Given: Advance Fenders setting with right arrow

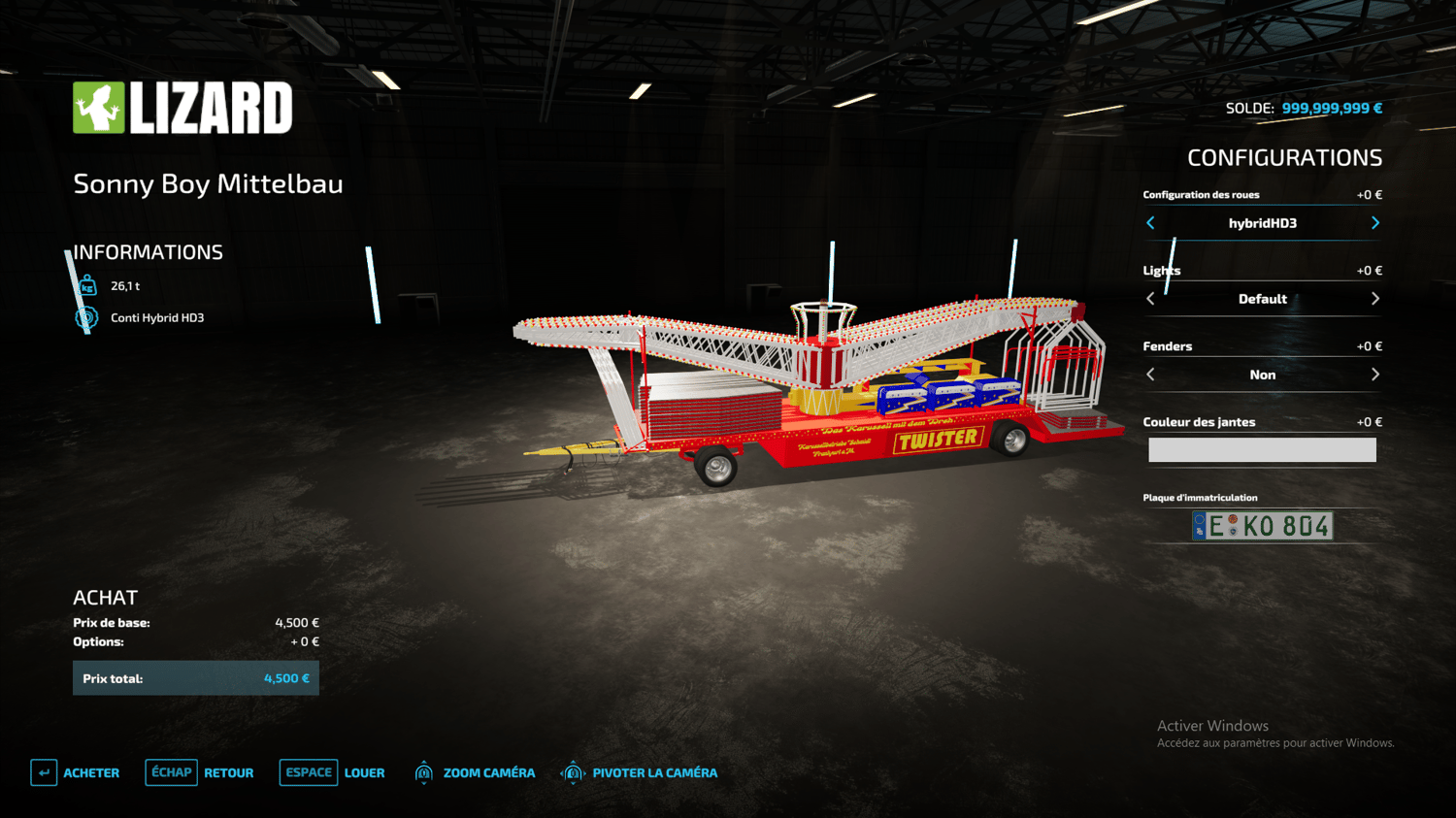Looking at the screenshot, I should [x=1374, y=375].
